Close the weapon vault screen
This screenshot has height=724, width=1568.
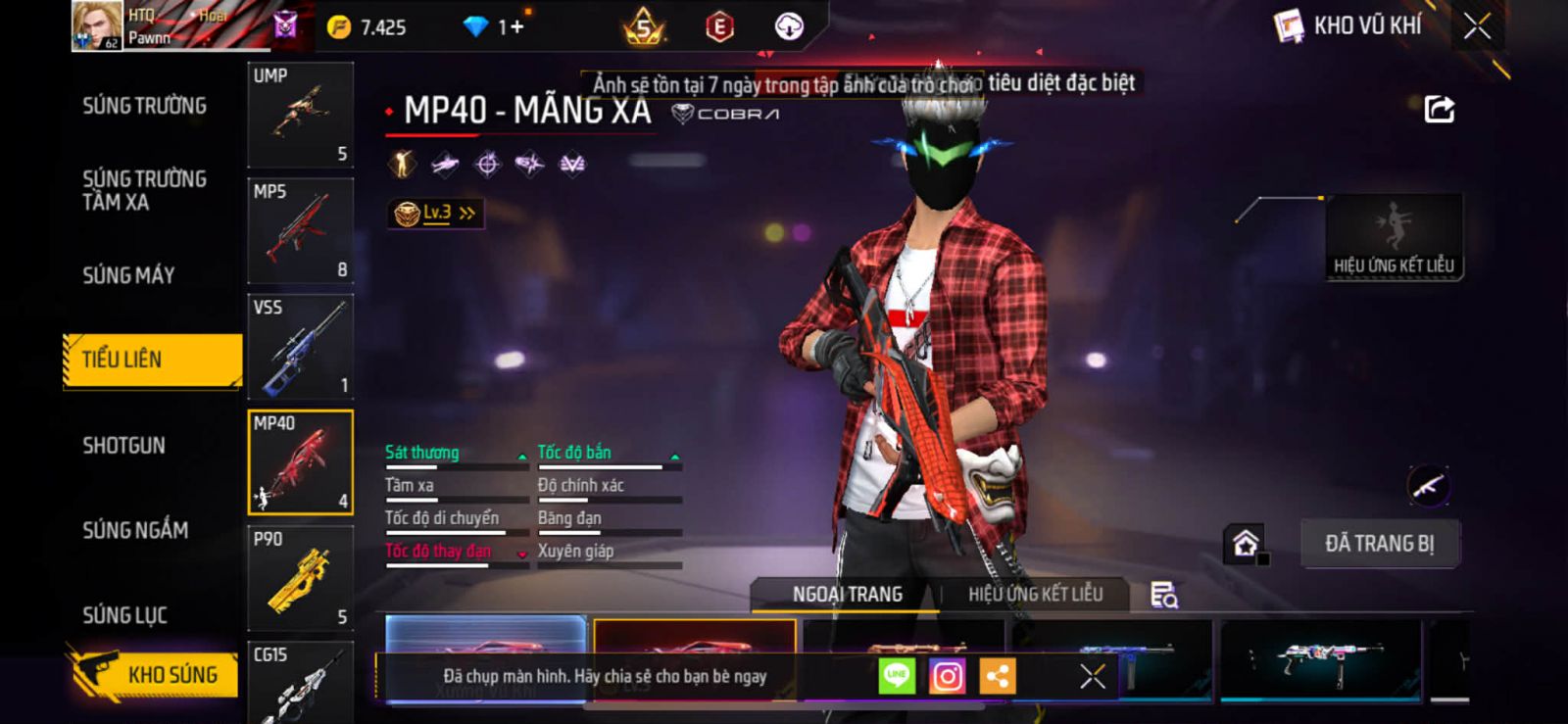1477,26
